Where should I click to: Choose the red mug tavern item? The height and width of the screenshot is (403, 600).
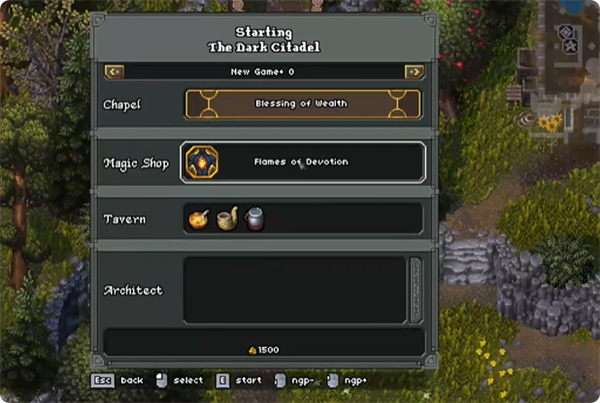pos(255,218)
